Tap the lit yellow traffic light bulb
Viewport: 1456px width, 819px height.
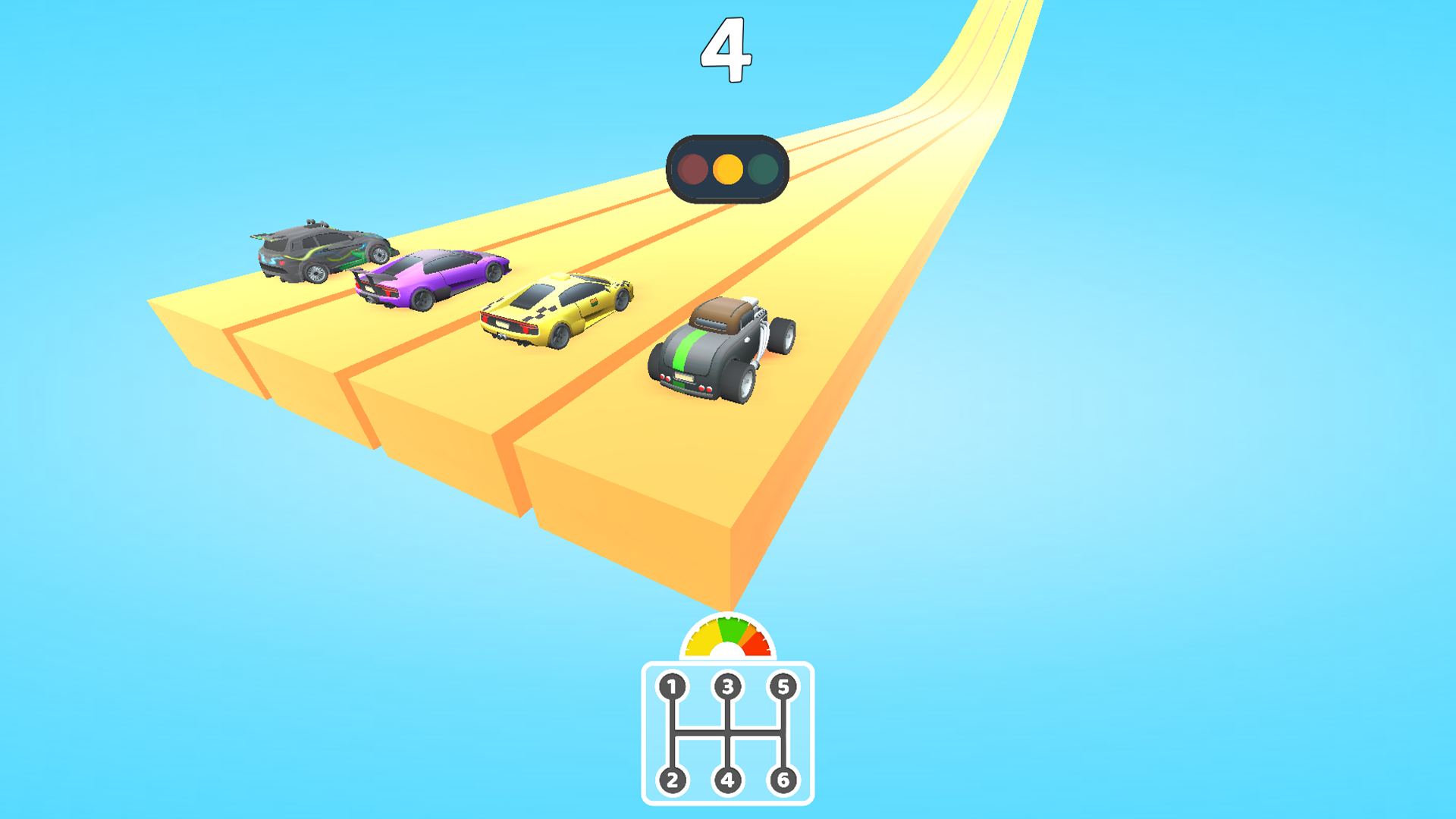pyautogui.click(x=728, y=170)
